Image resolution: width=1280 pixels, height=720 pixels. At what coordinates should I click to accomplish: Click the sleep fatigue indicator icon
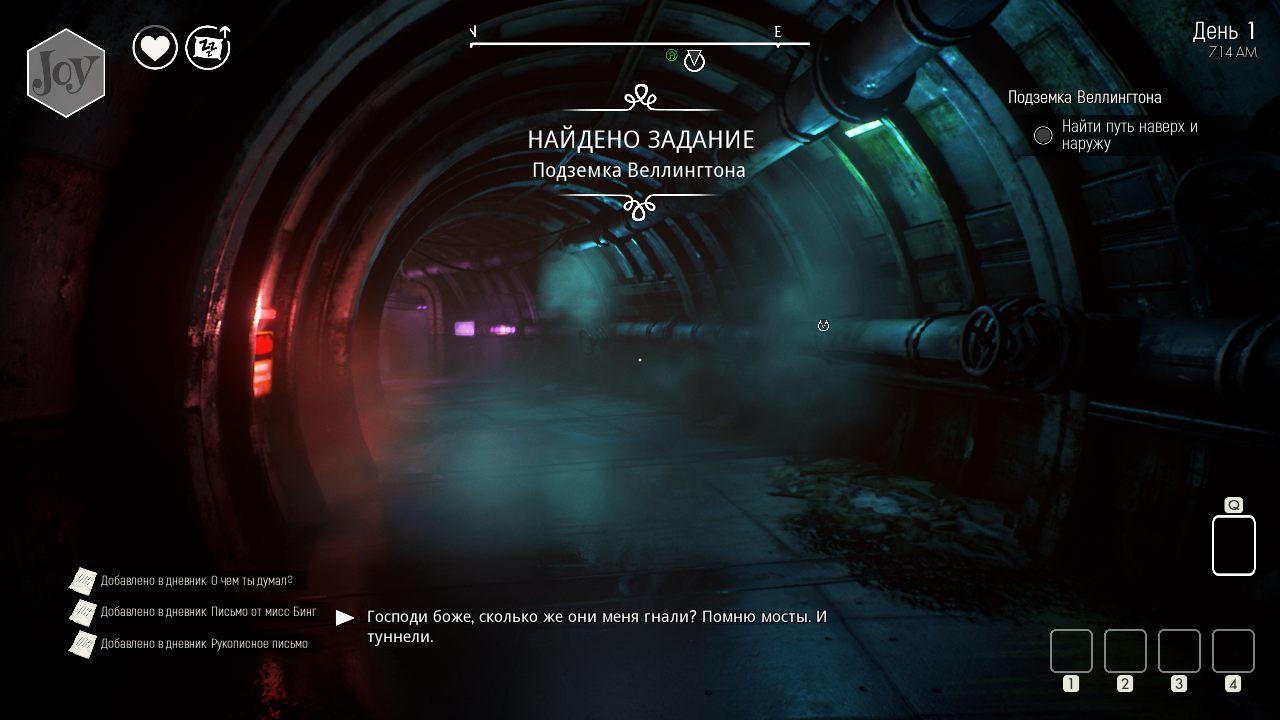pos(207,46)
